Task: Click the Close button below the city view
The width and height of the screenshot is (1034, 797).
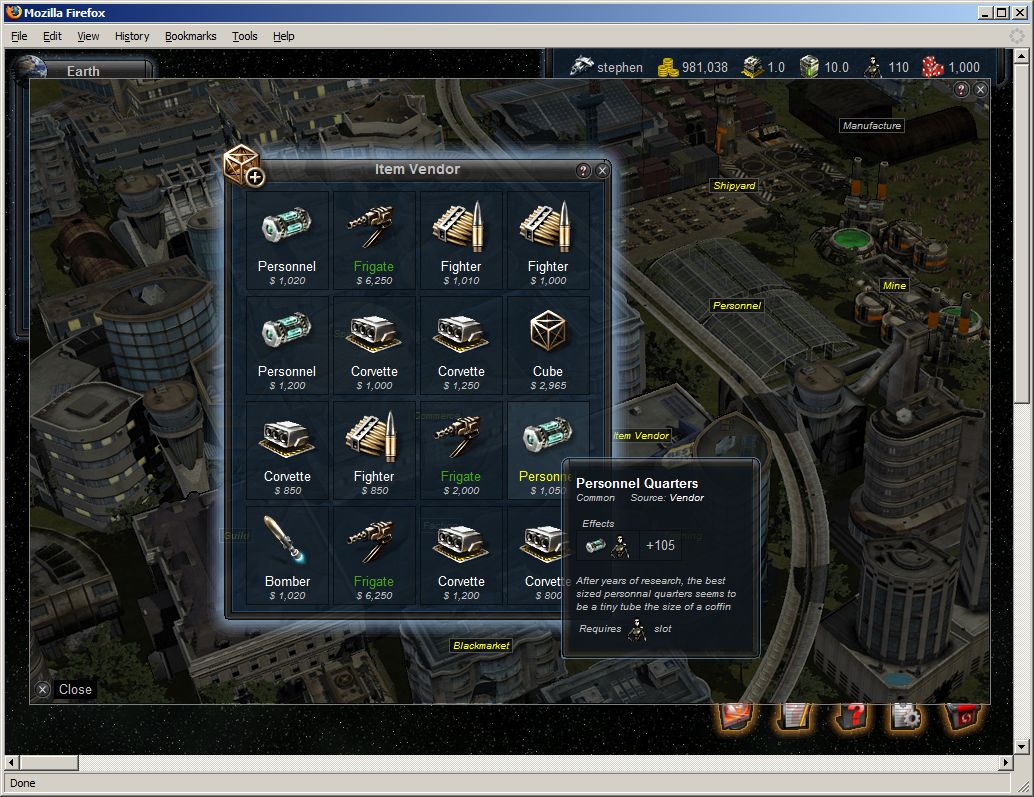Action: [x=65, y=689]
